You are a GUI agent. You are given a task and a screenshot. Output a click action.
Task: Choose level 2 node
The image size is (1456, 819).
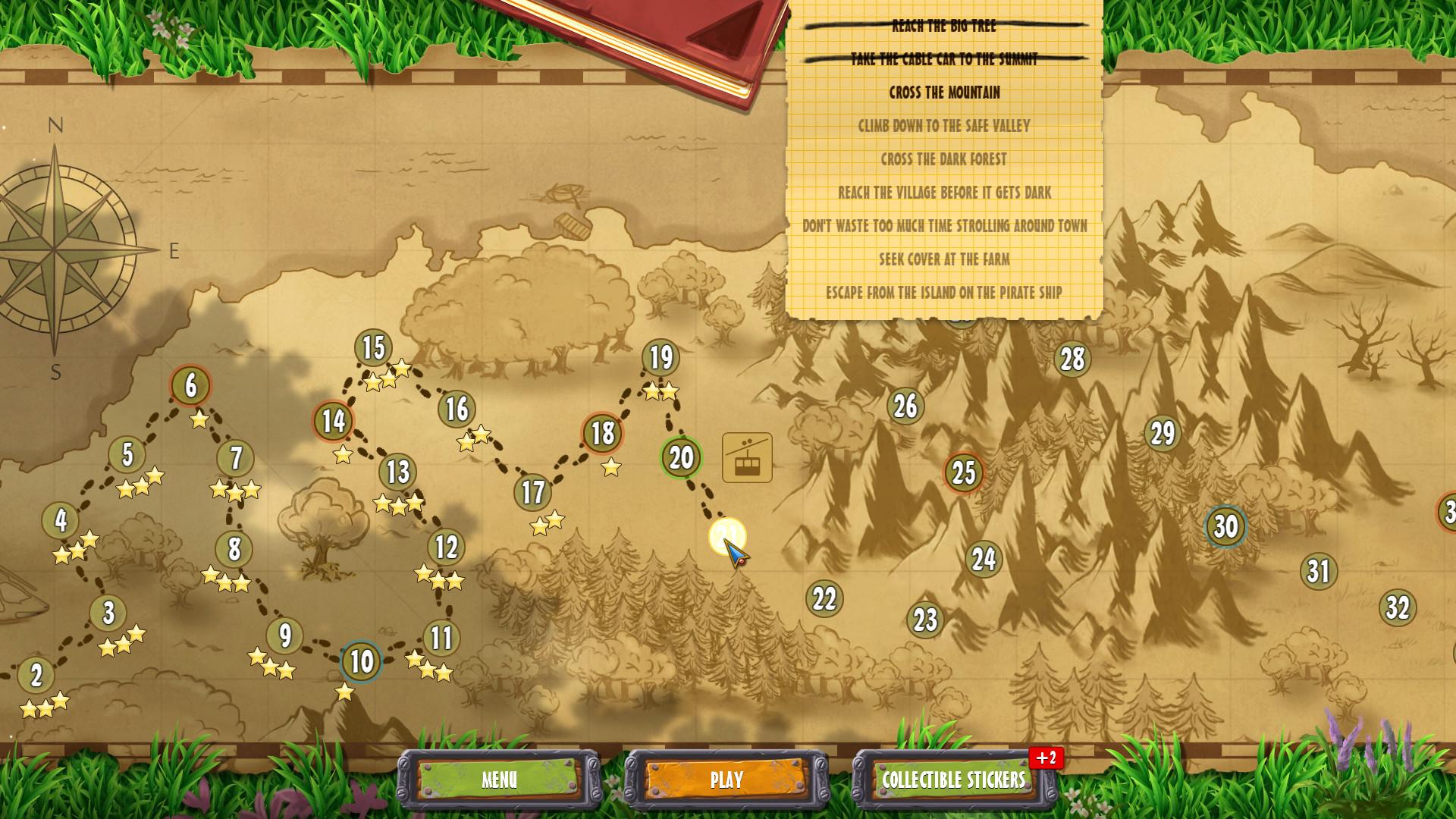pos(36,676)
